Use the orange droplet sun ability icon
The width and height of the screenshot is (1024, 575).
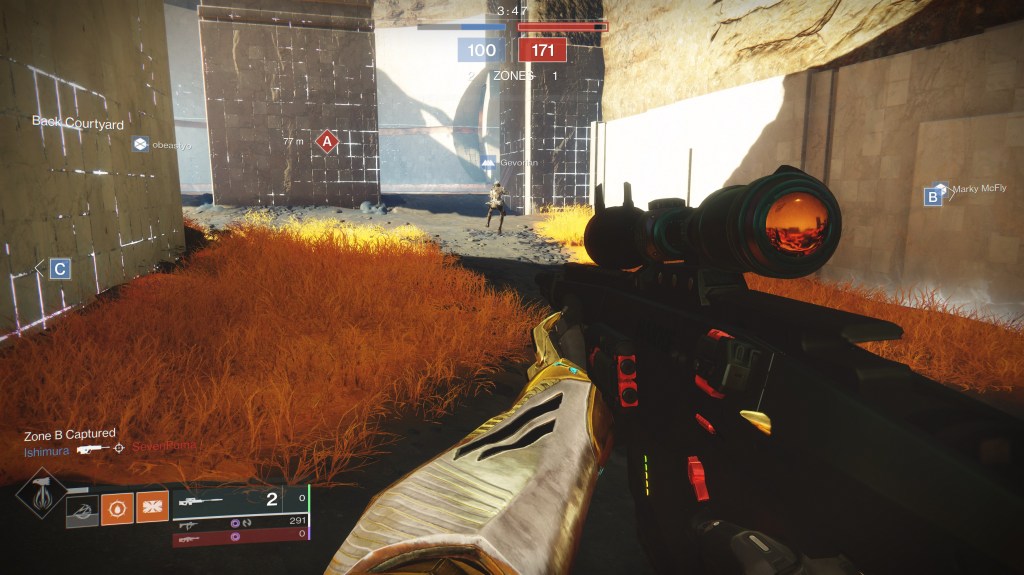117,510
